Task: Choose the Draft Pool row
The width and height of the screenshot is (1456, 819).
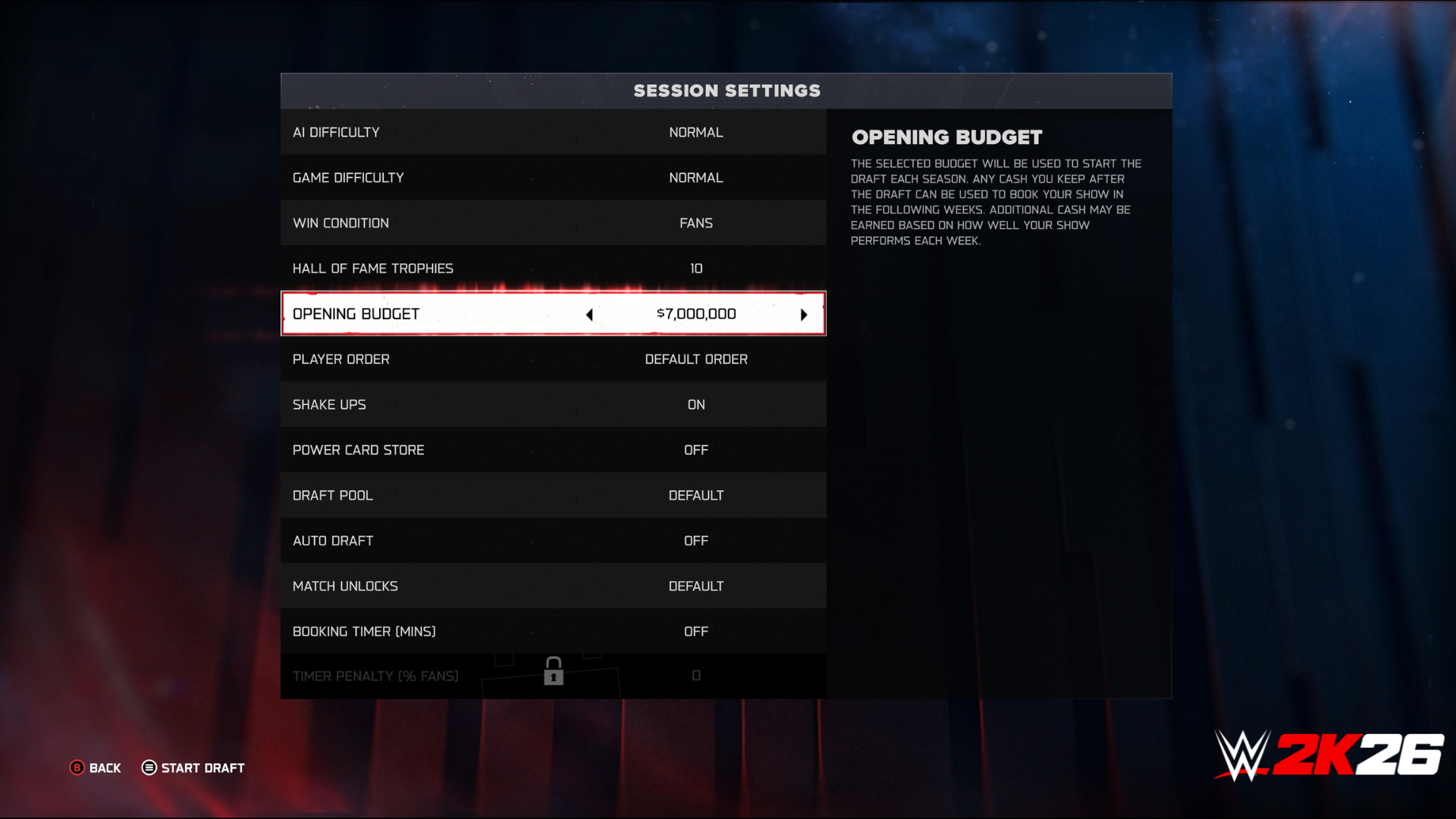Action: click(553, 495)
